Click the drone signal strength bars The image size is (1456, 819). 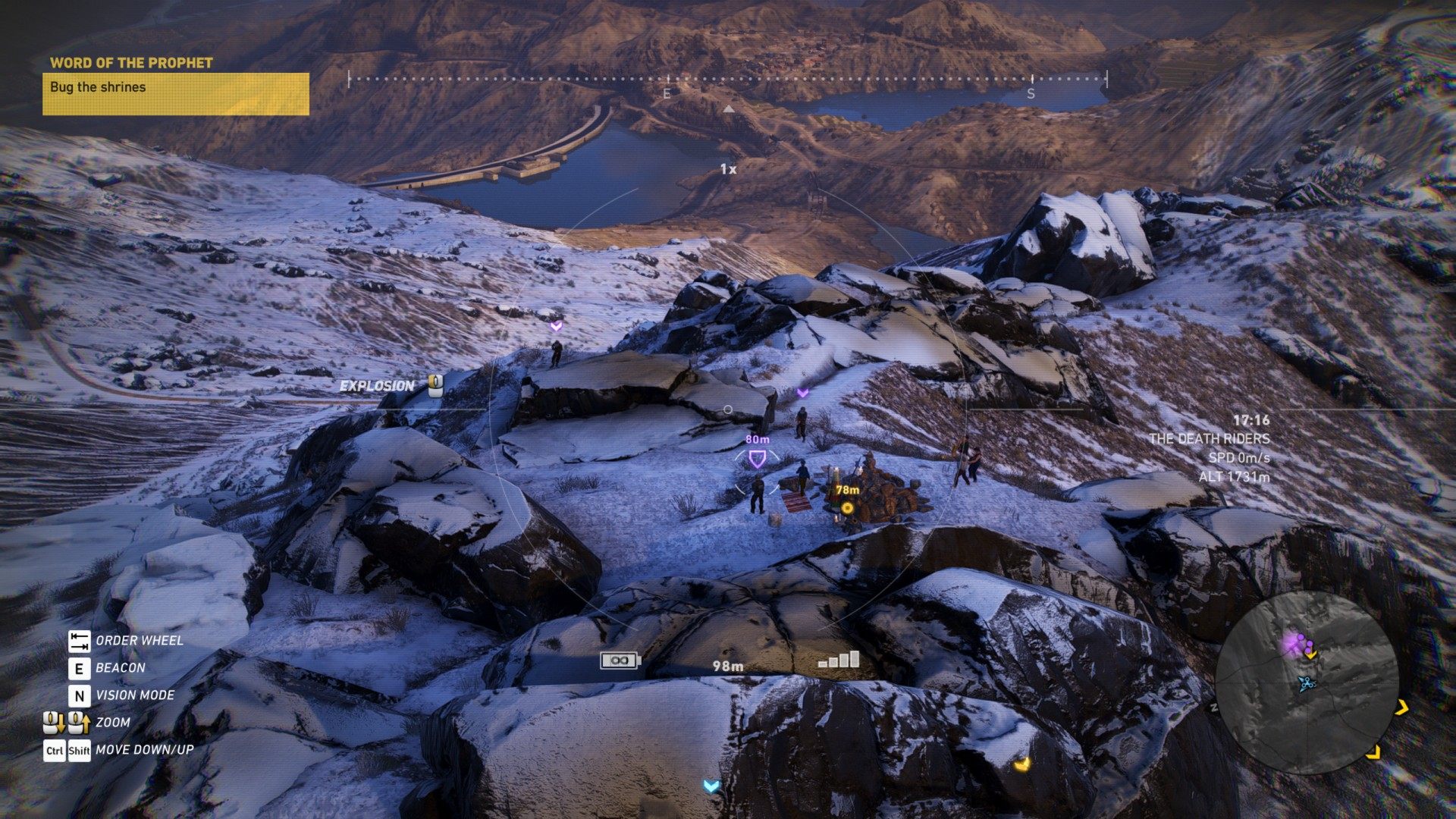[839, 660]
